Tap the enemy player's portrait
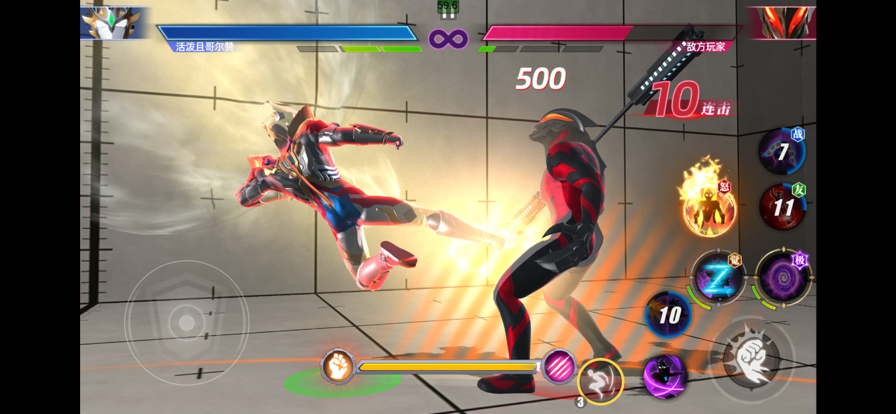 780,22
